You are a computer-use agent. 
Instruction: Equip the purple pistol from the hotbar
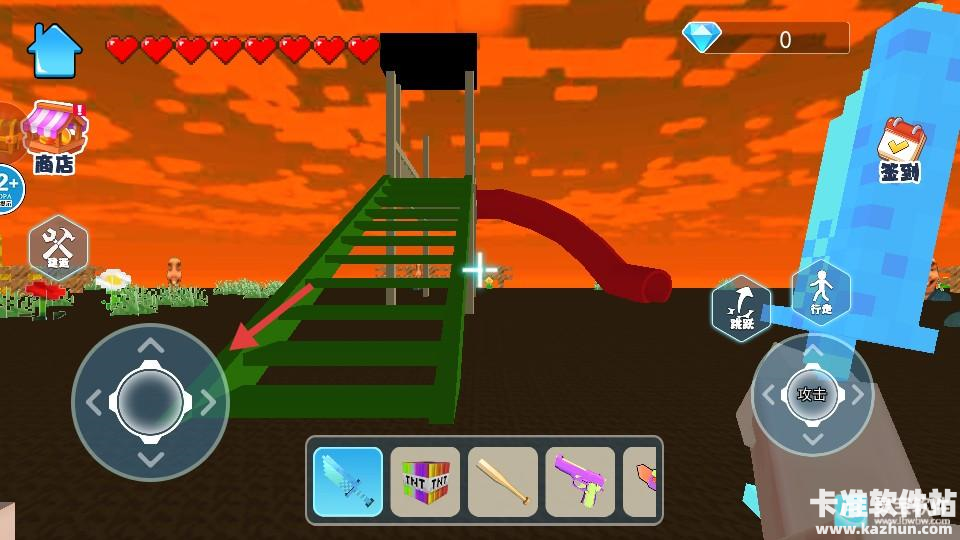[x=580, y=481]
